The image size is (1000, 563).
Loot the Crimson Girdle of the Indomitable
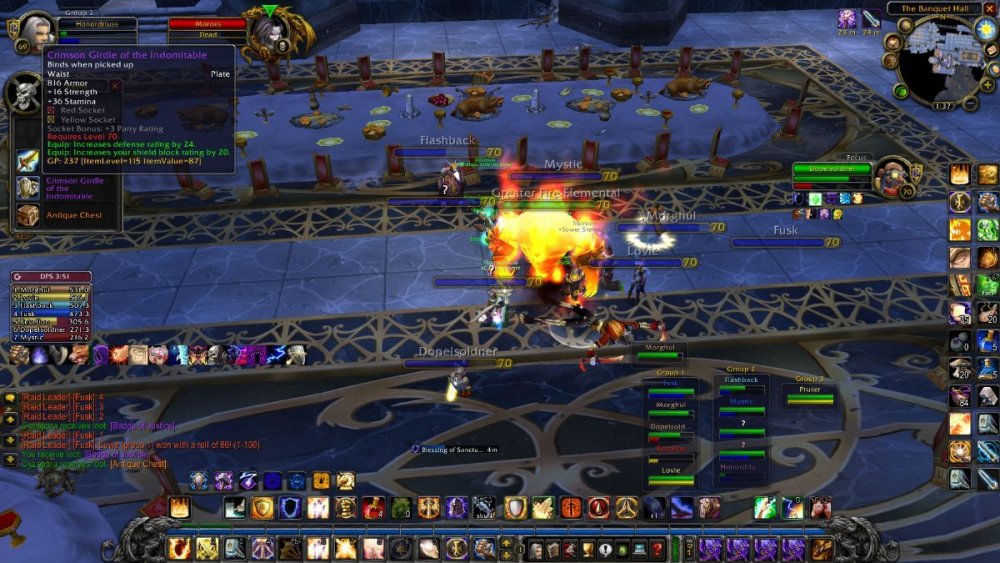(28, 188)
